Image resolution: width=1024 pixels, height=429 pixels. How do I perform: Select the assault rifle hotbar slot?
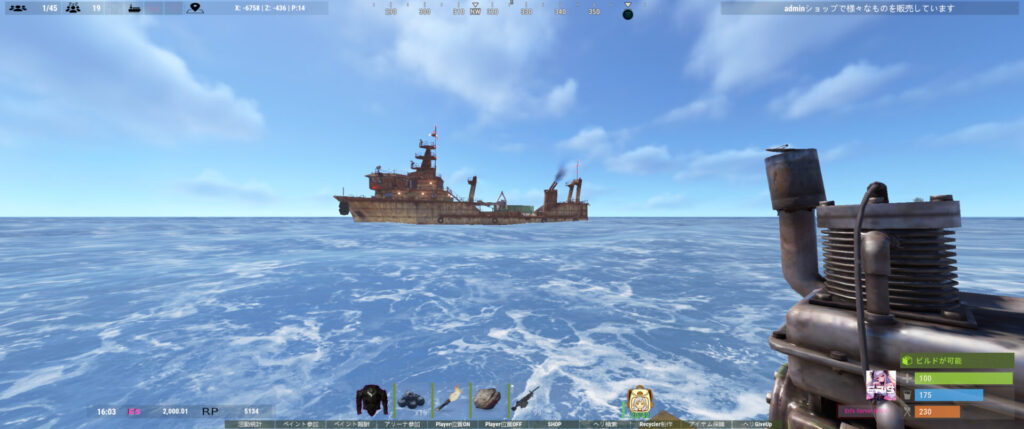(525, 400)
